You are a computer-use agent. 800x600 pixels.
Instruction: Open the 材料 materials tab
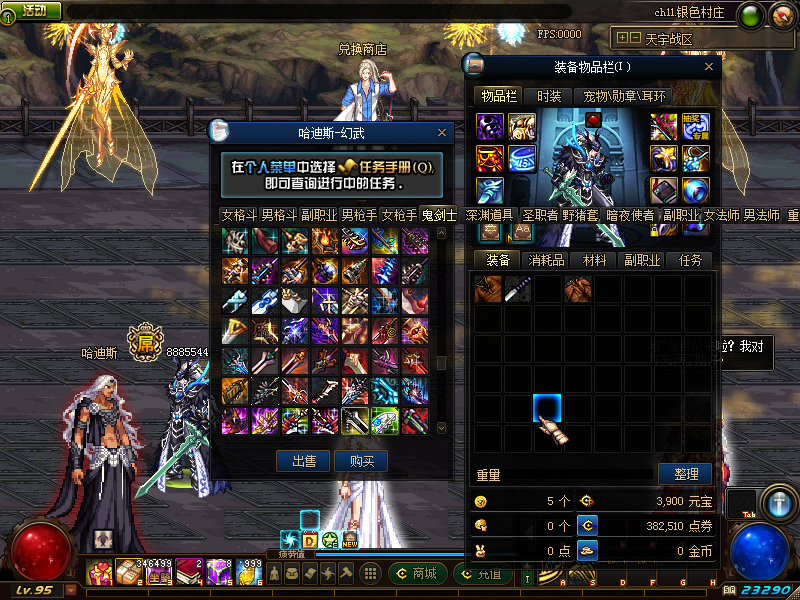coord(595,260)
